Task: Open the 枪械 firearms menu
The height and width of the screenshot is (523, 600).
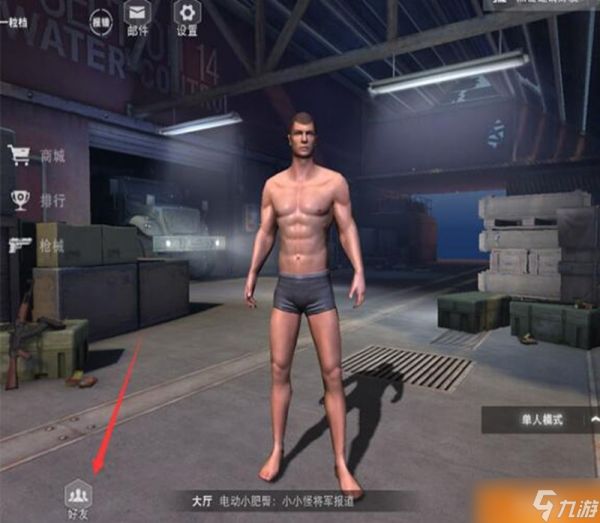Action: 38,245
